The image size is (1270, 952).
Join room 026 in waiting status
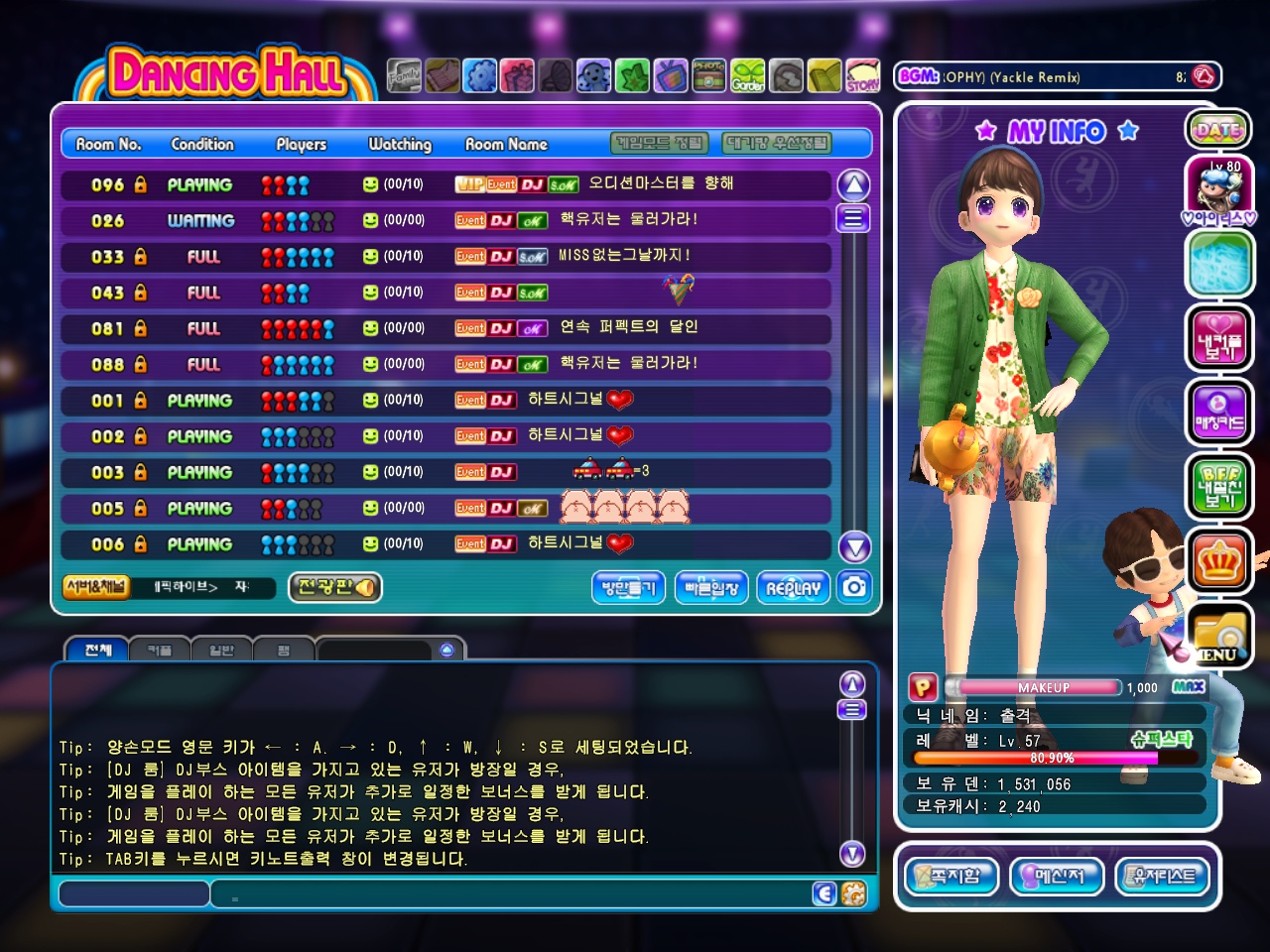pyautogui.click(x=444, y=221)
